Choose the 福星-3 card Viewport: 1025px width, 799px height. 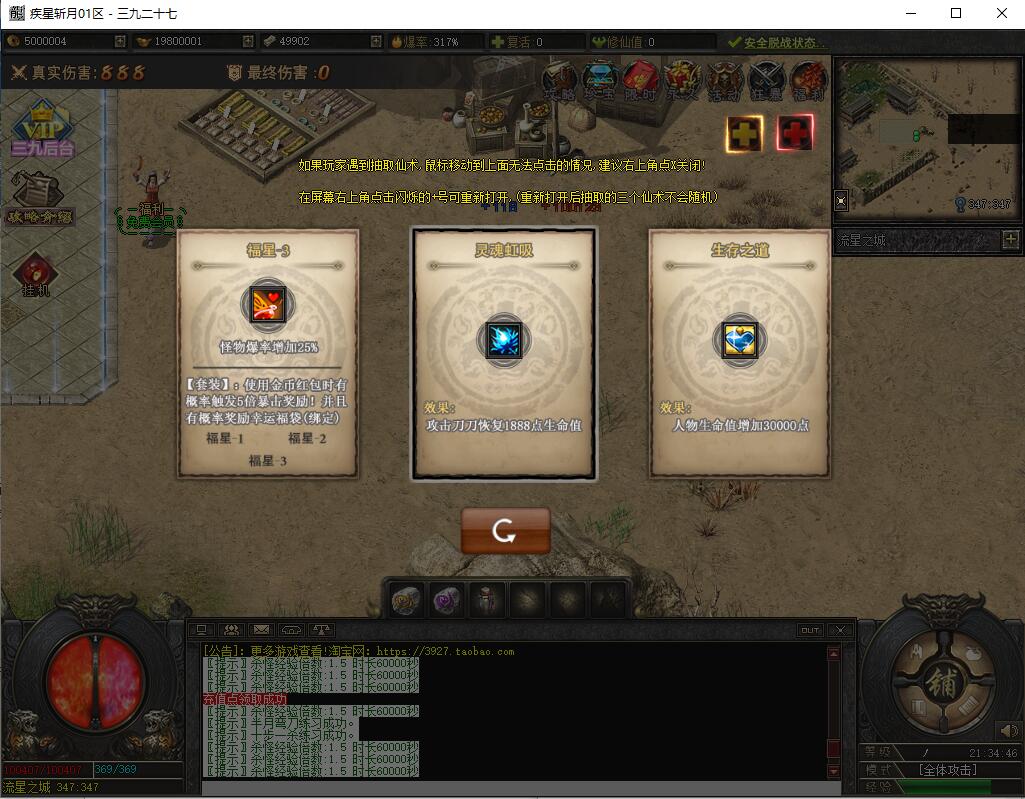pos(268,353)
